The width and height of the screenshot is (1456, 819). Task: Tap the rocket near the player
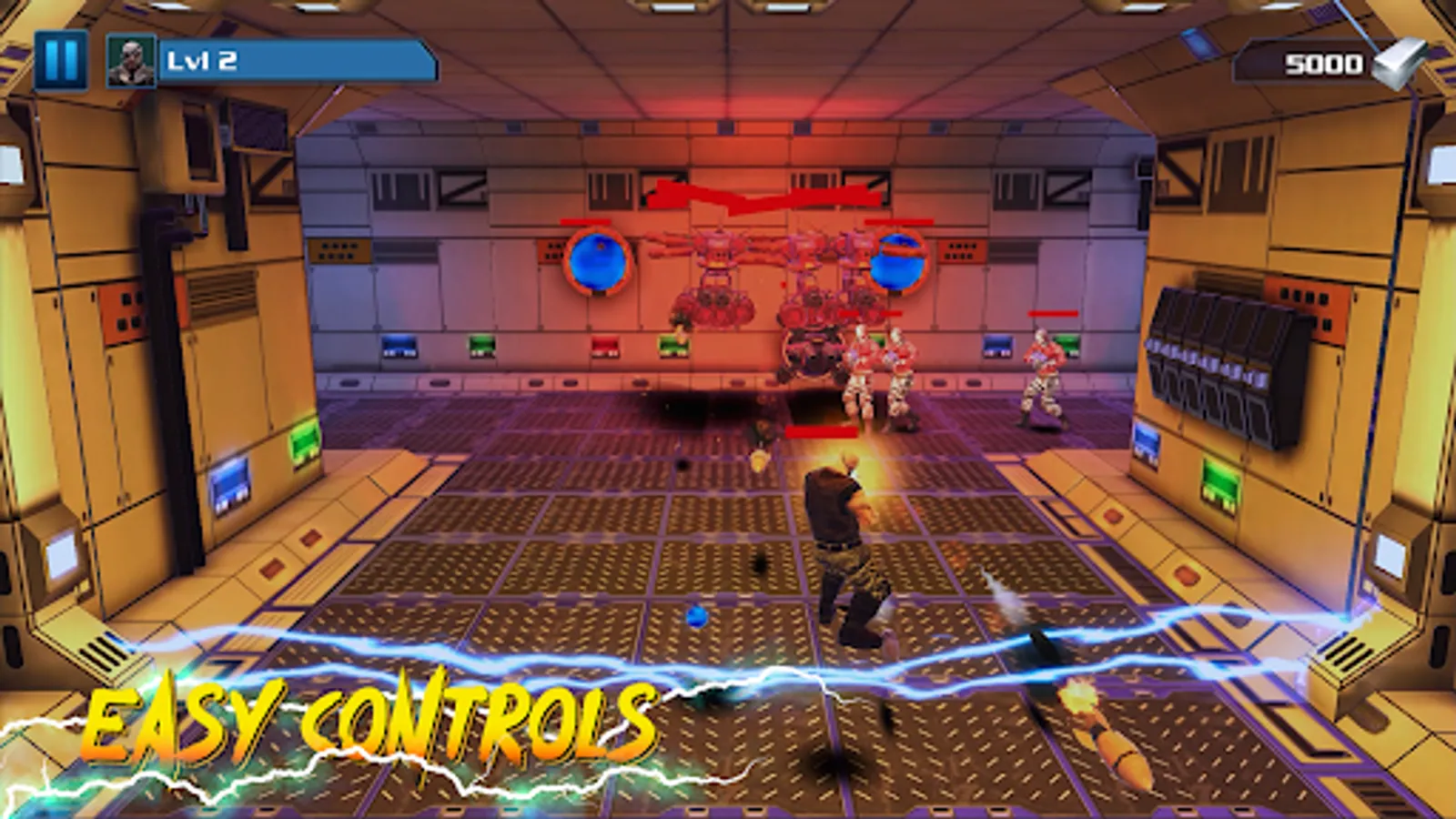pyautogui.click(x=760, y=460)
